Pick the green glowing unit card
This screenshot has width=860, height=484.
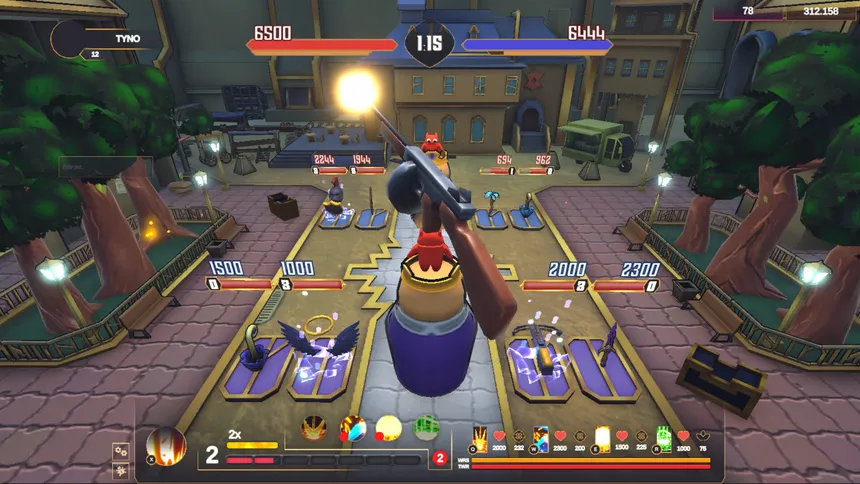coord(664,438)
